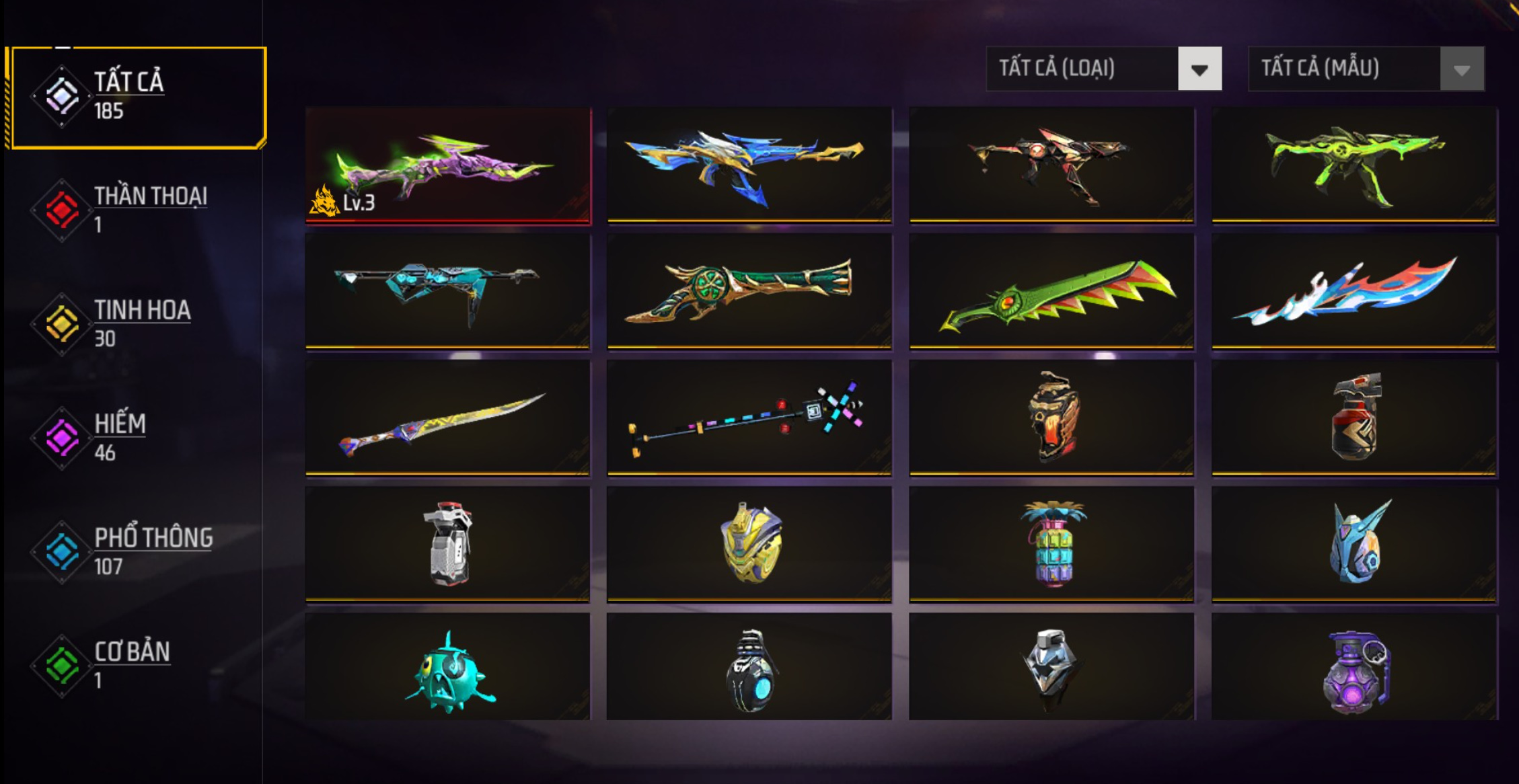Viewport: 1519px width, 784px height.
Task: Choose the Cơ Bản rarity tab
Action: pyautogui.click(x=138, y=665)
